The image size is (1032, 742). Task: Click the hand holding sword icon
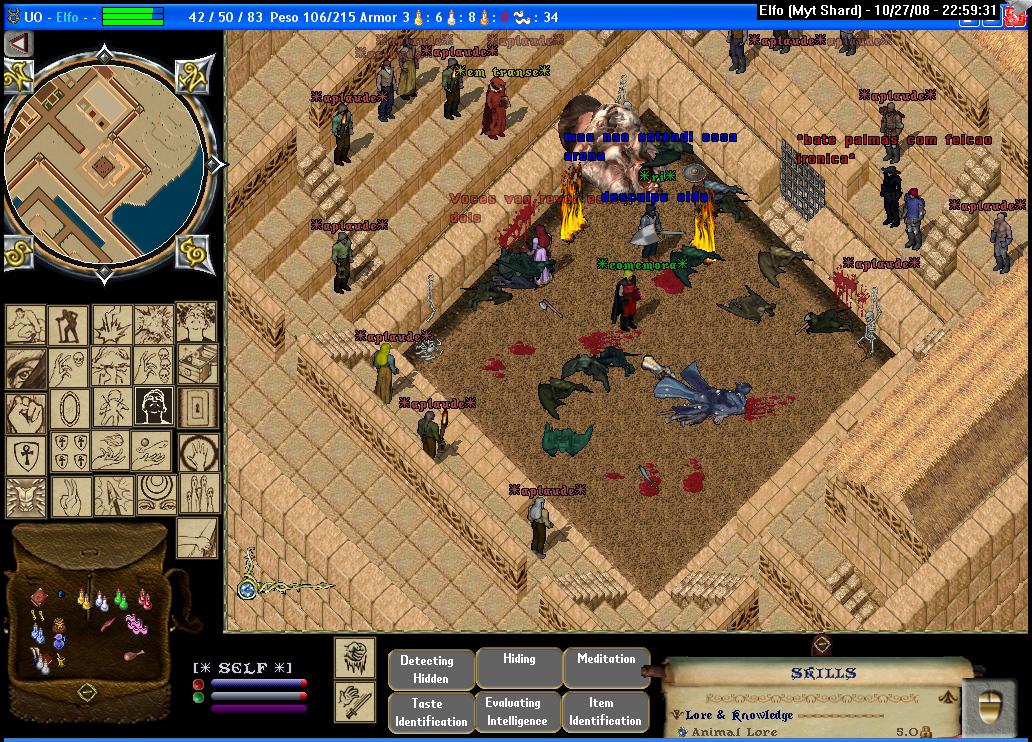point(354,701)
